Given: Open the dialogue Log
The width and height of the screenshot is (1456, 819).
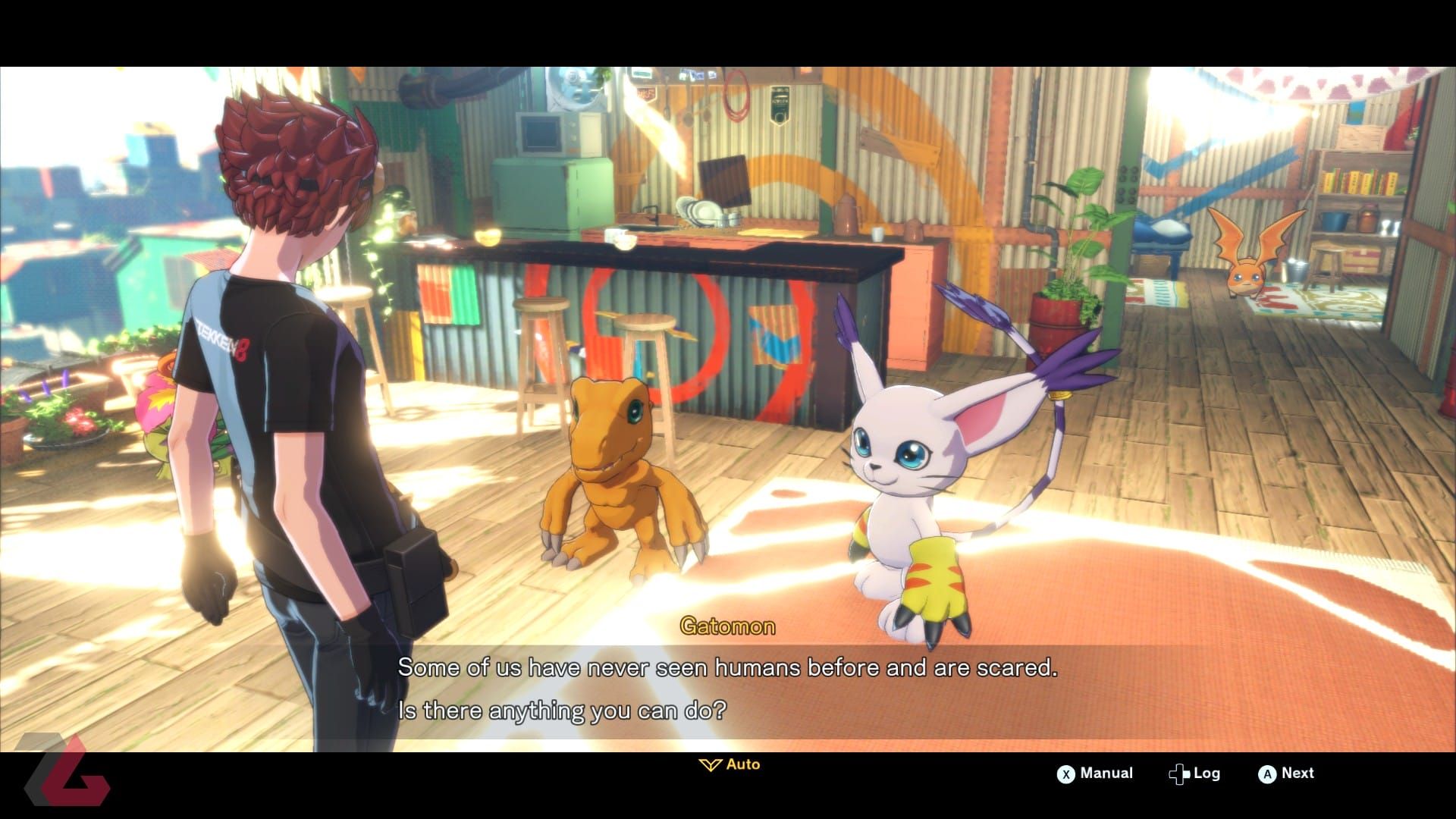Looking at the screenshot, I should [1194, 773].
